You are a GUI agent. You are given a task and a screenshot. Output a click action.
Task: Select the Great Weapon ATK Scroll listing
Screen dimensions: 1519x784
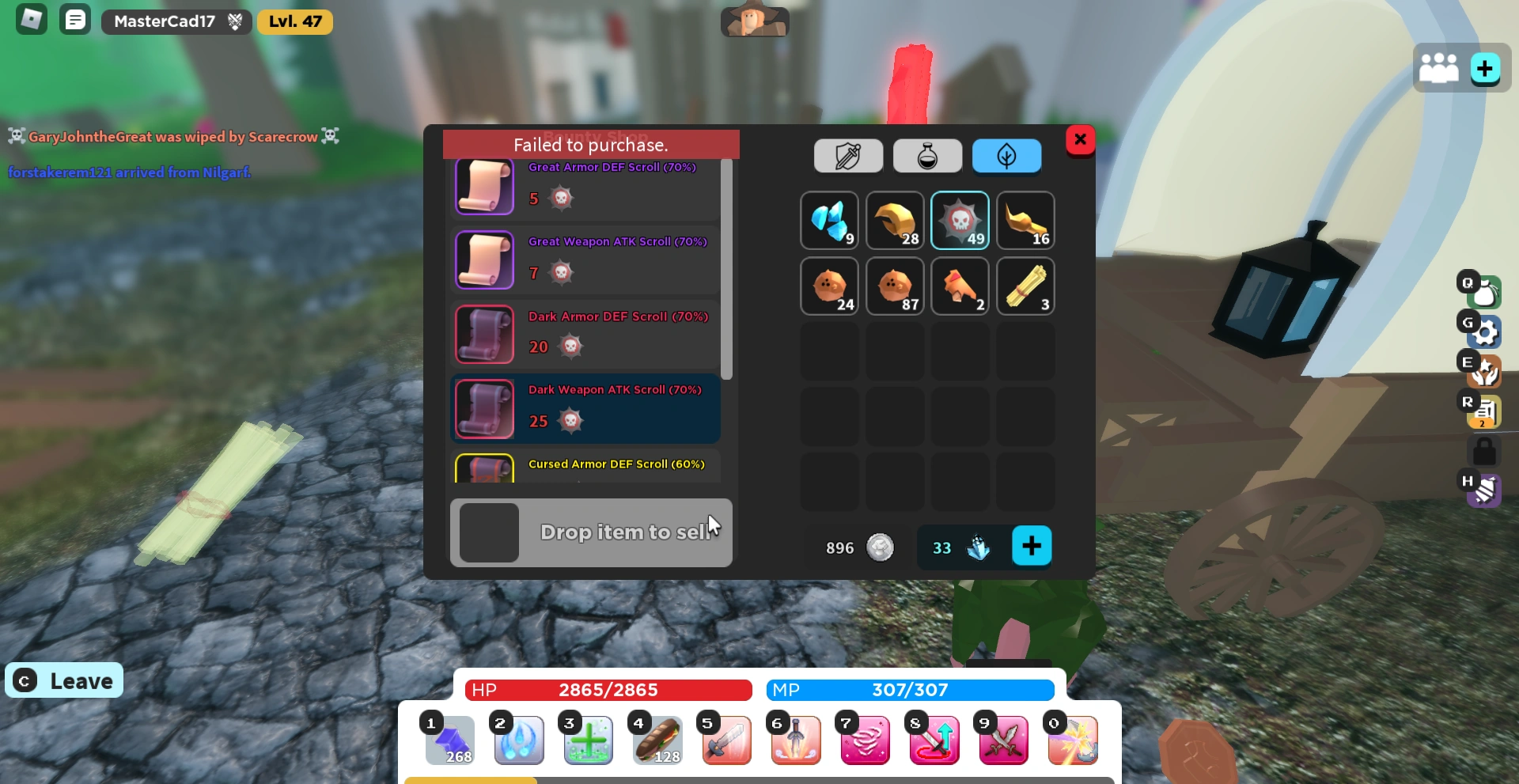[x=585, y=259]
